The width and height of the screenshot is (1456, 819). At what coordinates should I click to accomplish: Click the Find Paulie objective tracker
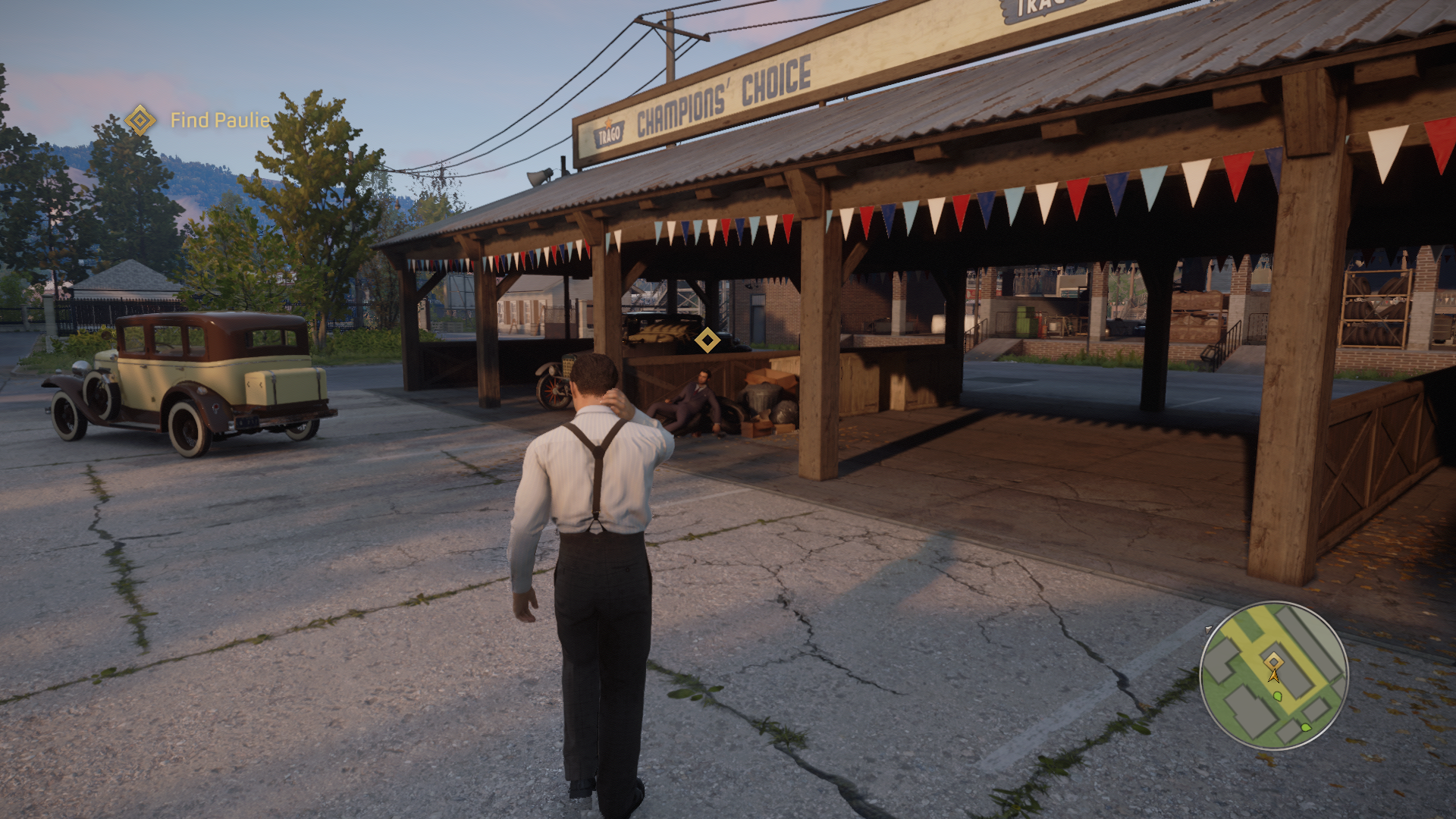(x=199, y=120)
